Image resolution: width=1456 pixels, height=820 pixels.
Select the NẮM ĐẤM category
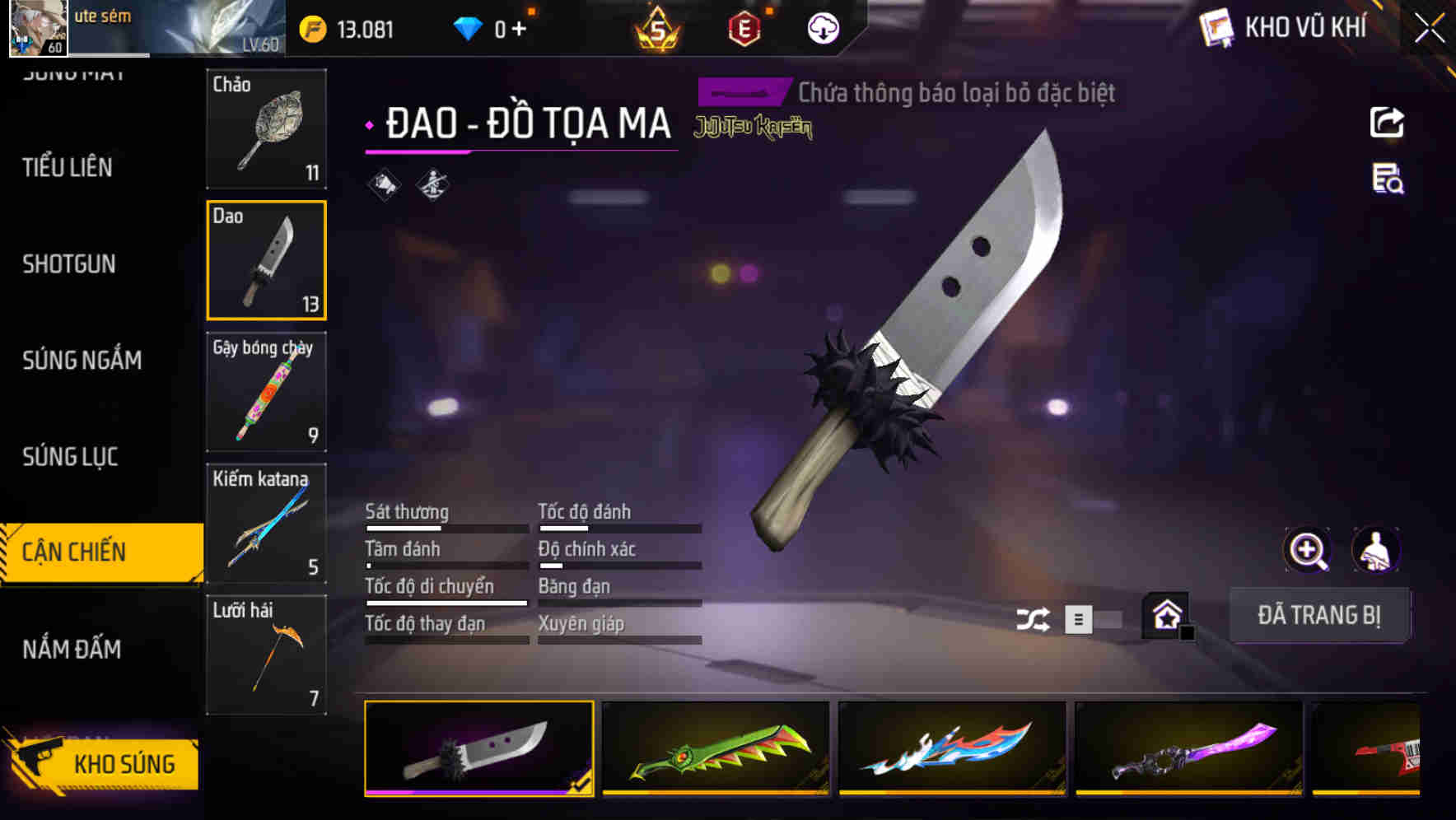tap(69, 650)
